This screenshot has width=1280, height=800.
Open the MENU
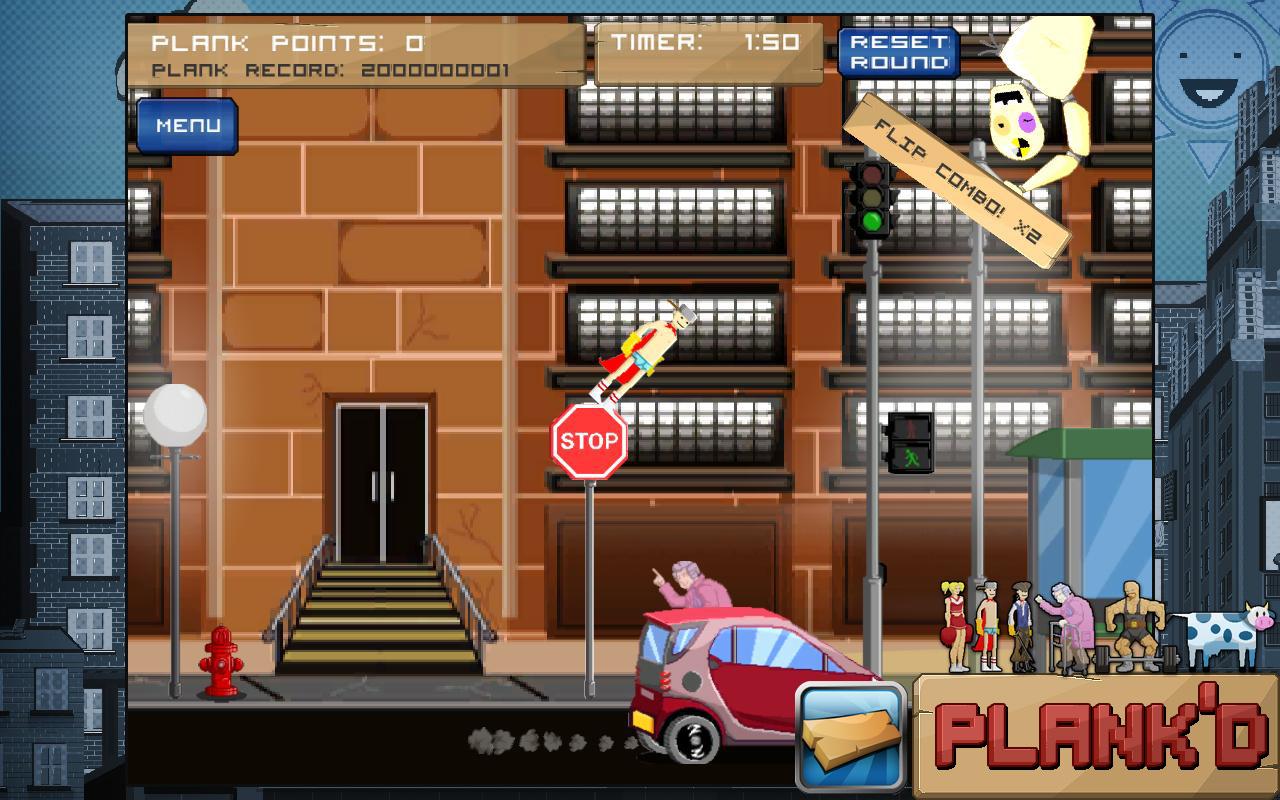[x=186, y=126]
